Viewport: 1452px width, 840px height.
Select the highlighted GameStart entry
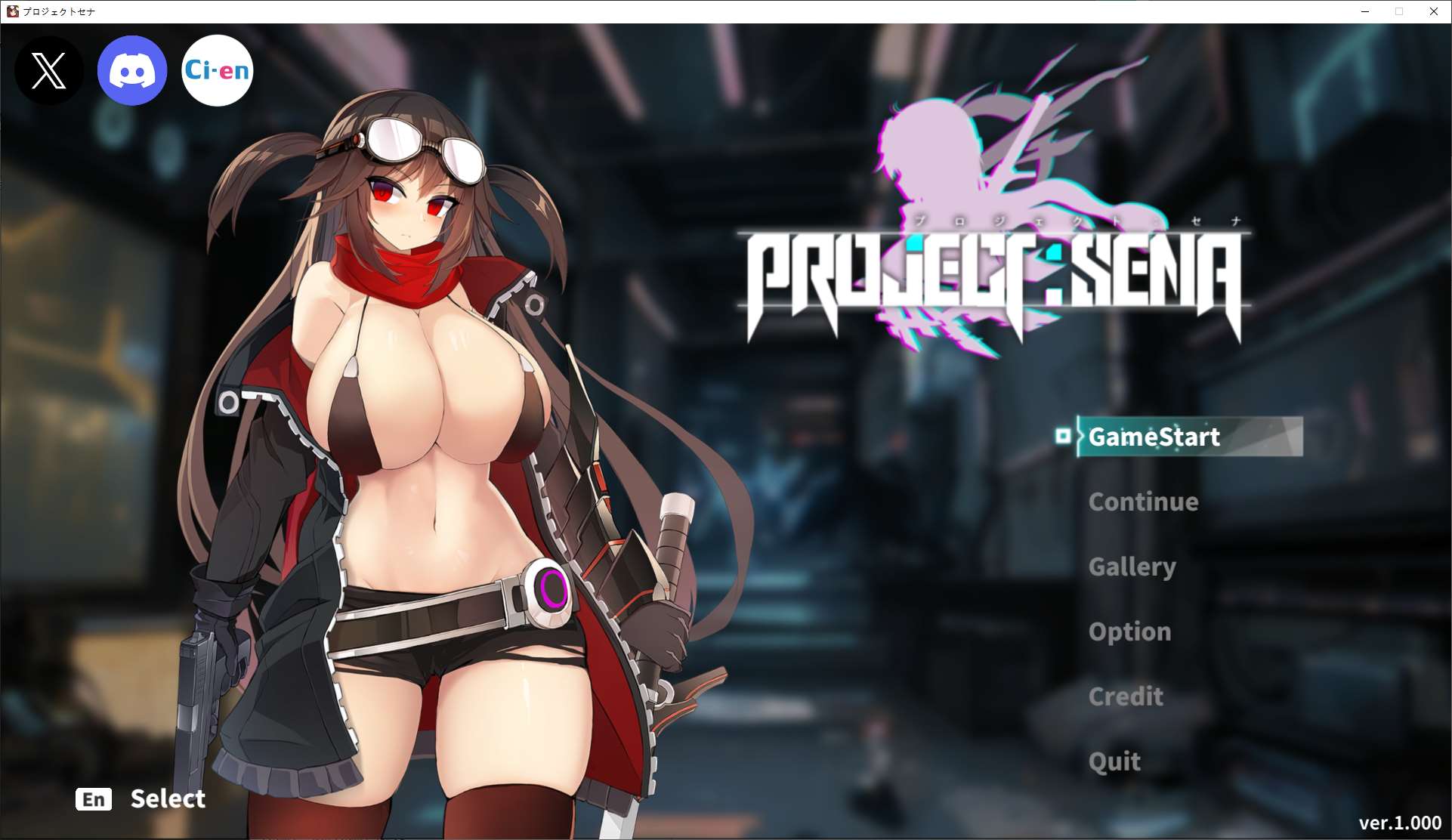pos(1156,437)
